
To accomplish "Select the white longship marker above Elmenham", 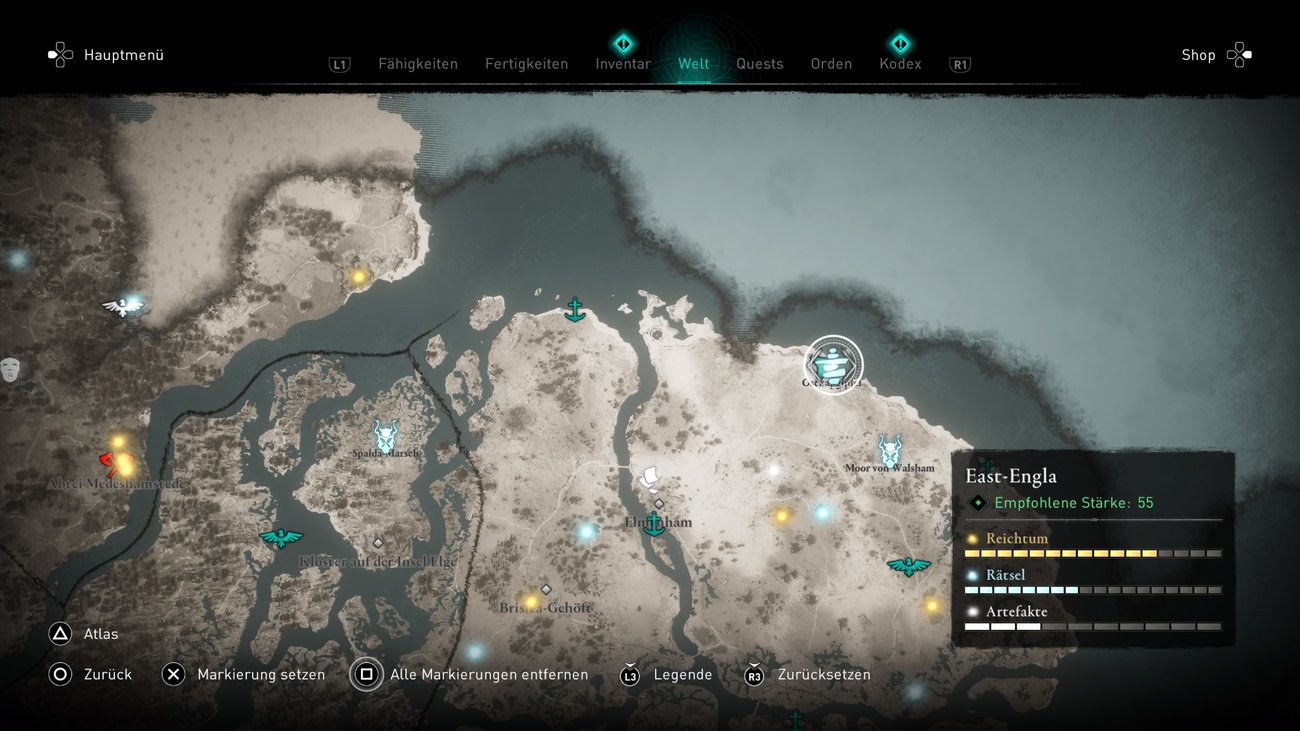I will pos(651,477).
